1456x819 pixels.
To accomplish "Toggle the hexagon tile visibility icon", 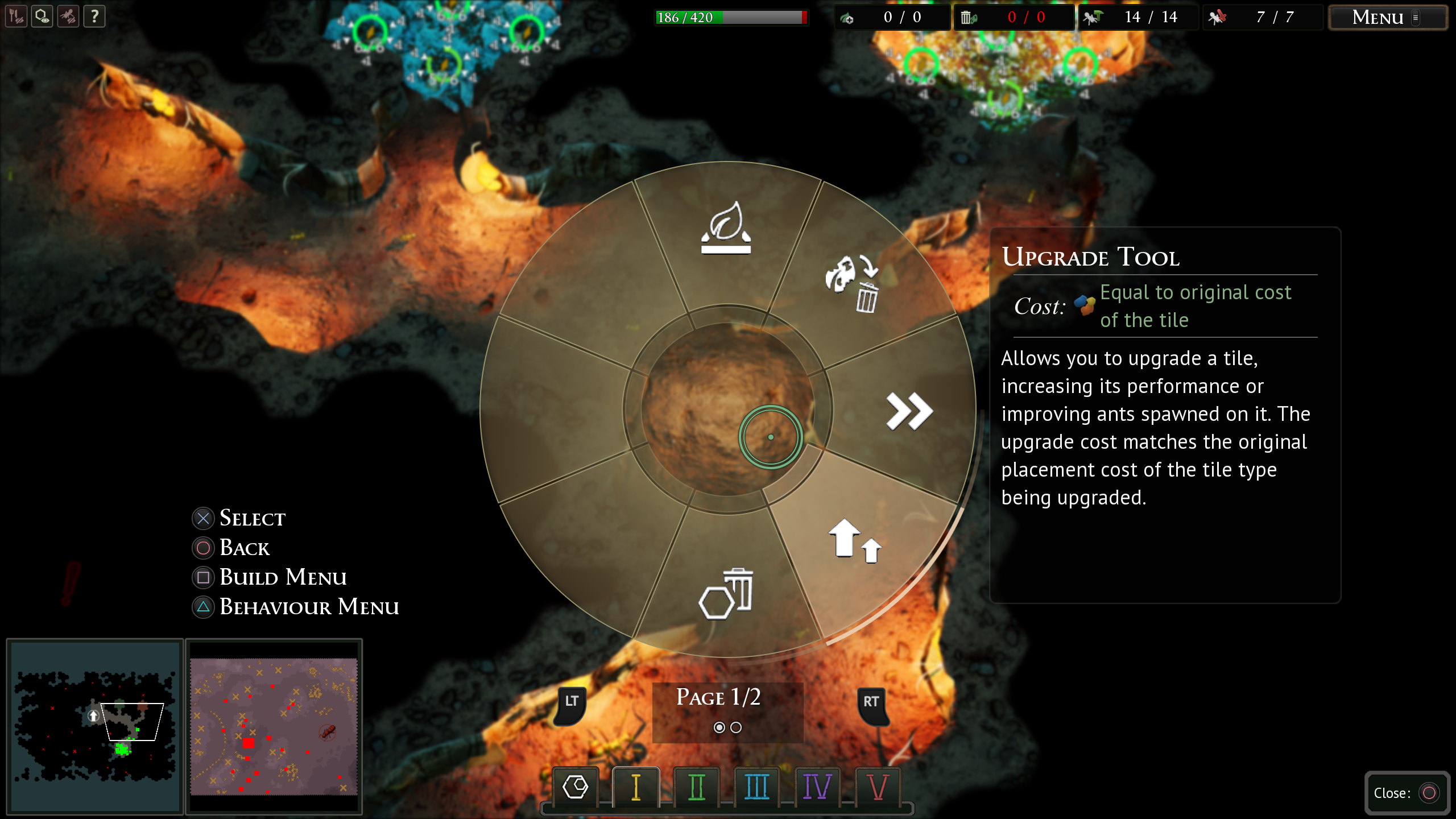I will pyautogui.click(x=42, y=16).
